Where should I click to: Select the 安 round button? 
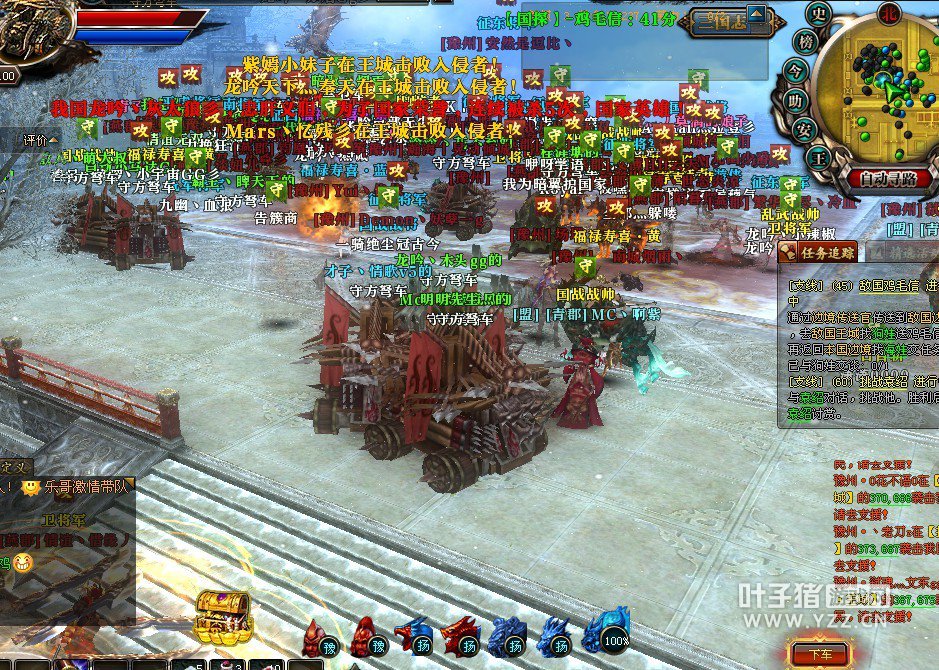803,129
